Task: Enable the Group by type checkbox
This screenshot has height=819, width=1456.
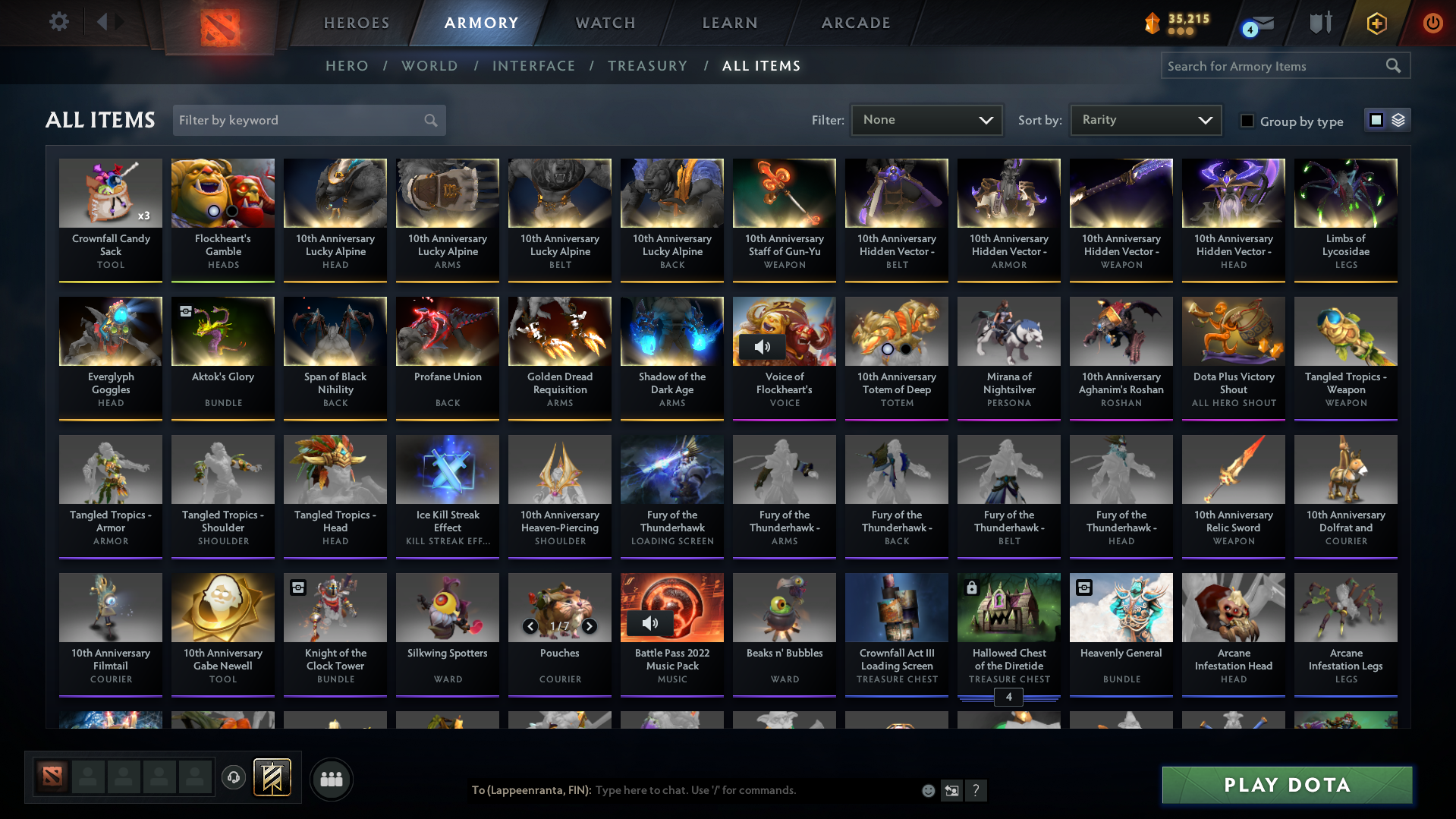Action: click(1247, 121)
